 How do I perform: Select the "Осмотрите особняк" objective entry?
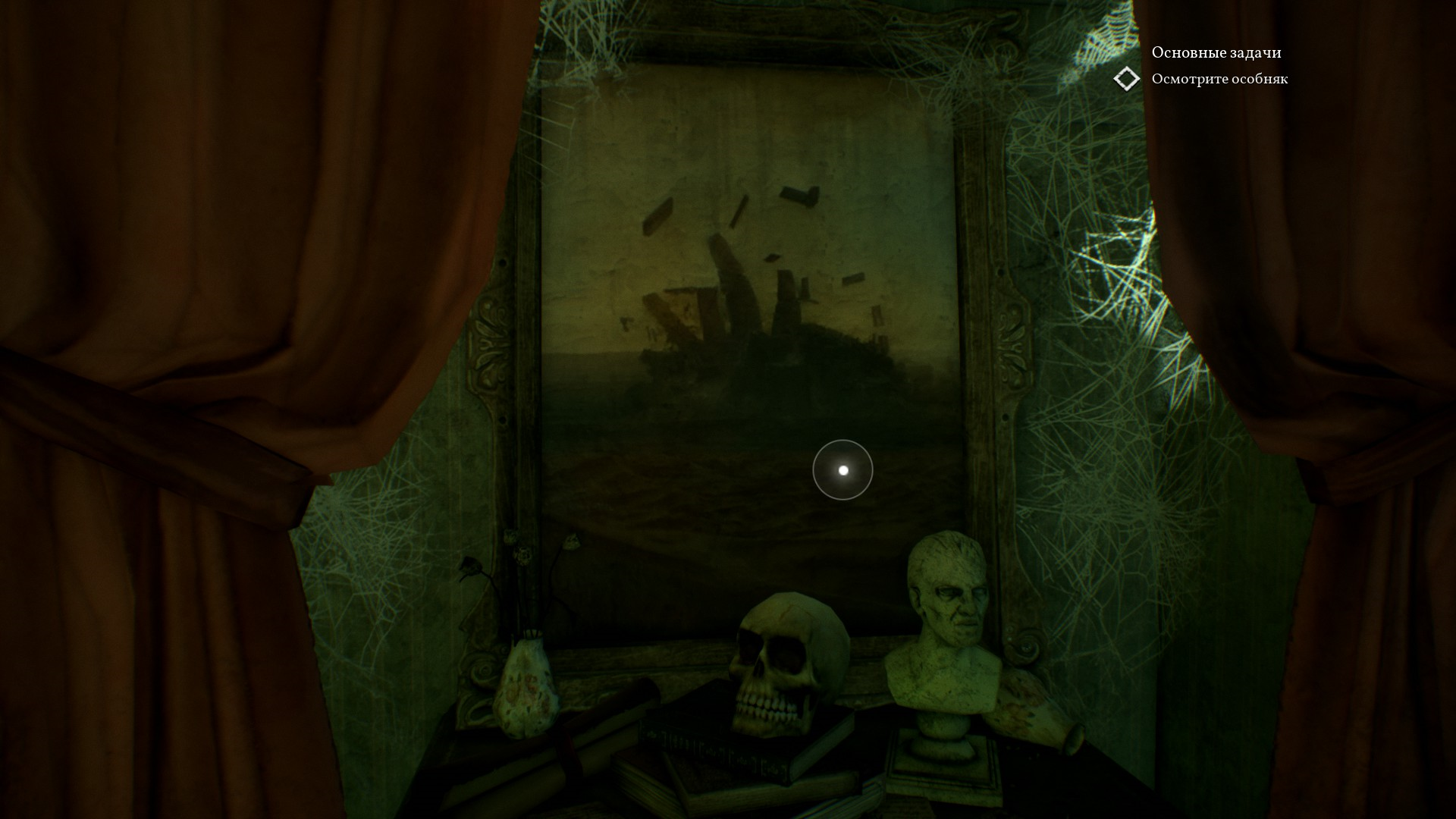(1219, 79)
